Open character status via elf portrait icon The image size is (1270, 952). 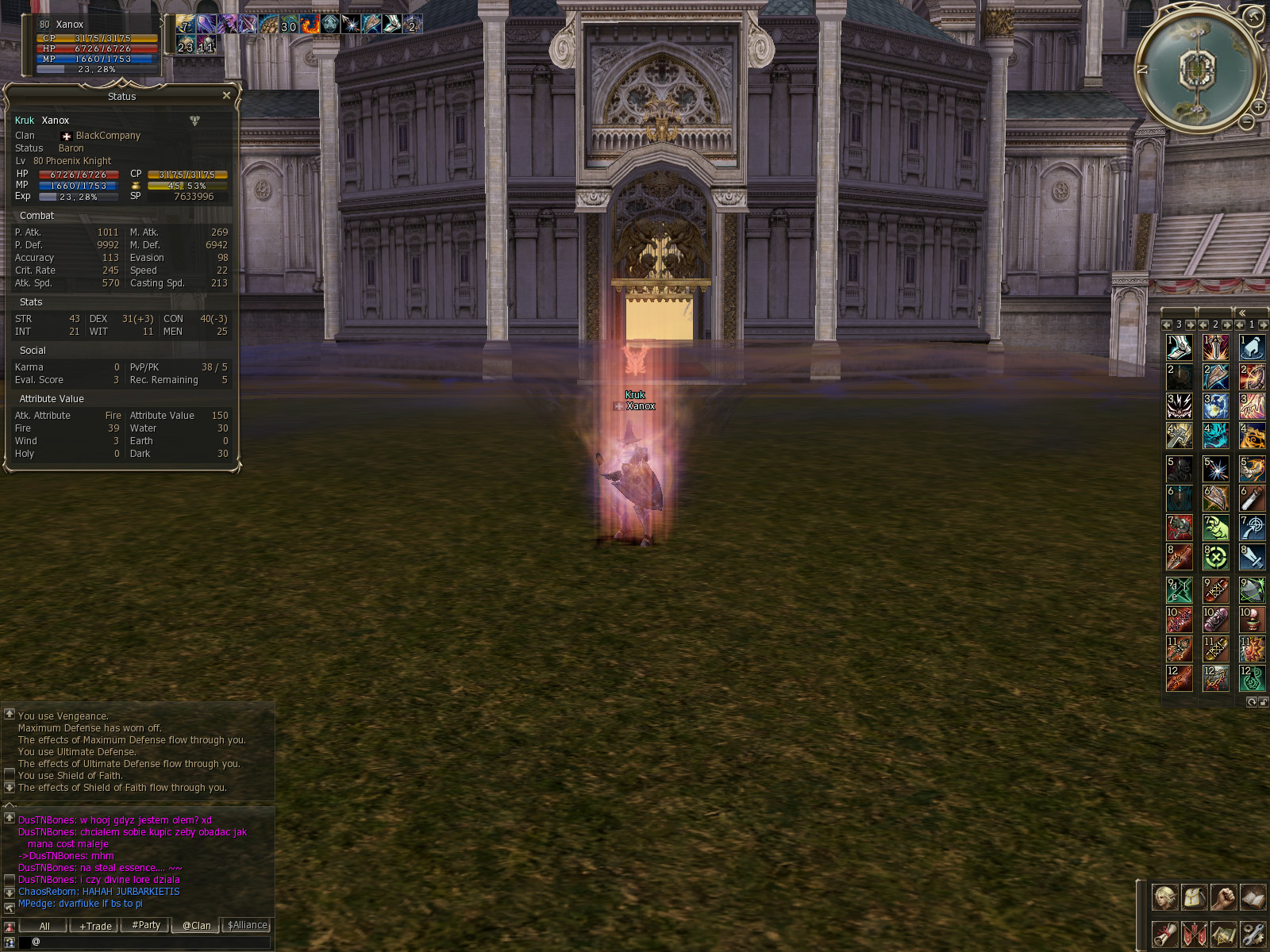pos(1164,898)
